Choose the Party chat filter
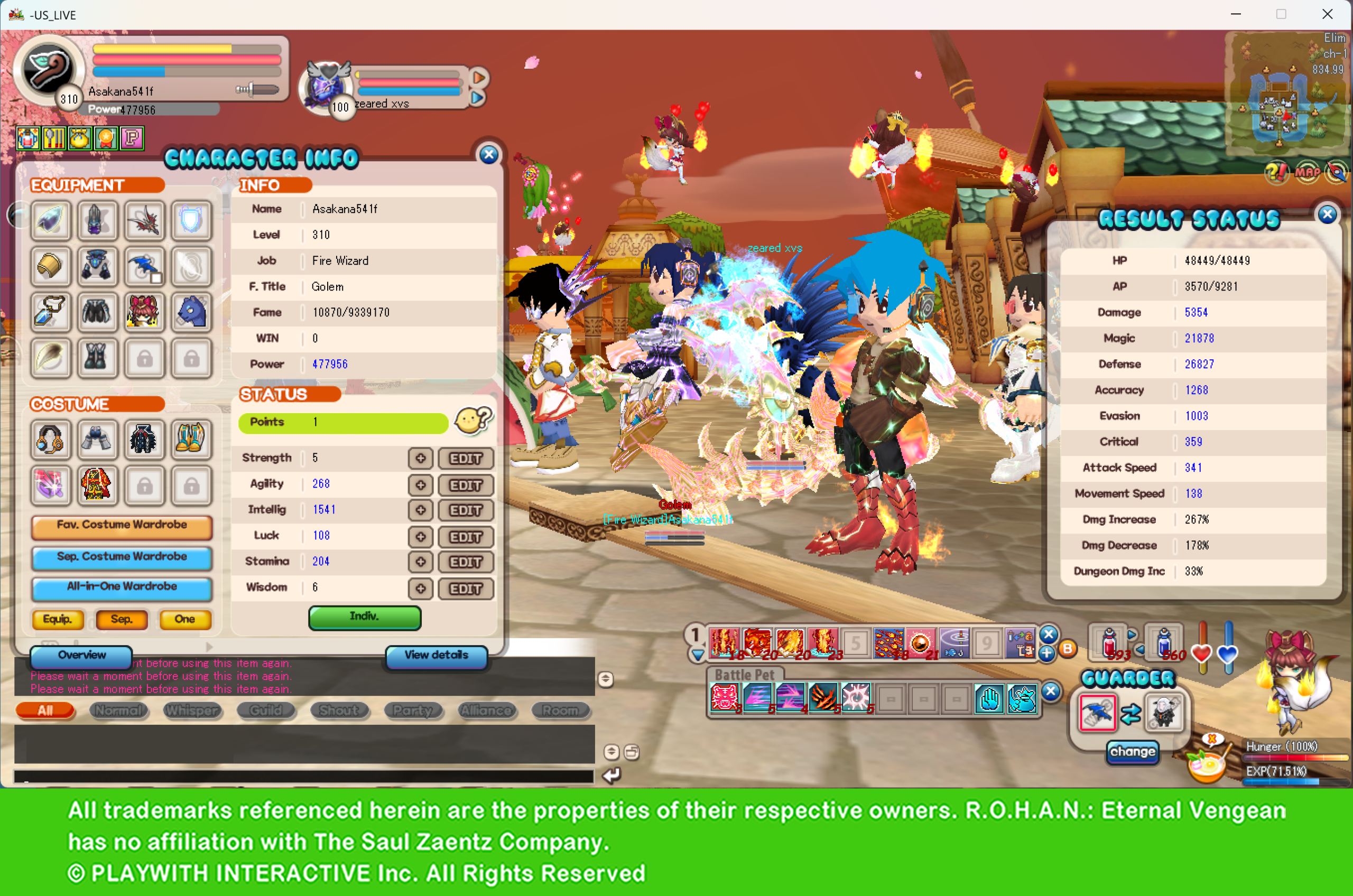 coord(412,710)
